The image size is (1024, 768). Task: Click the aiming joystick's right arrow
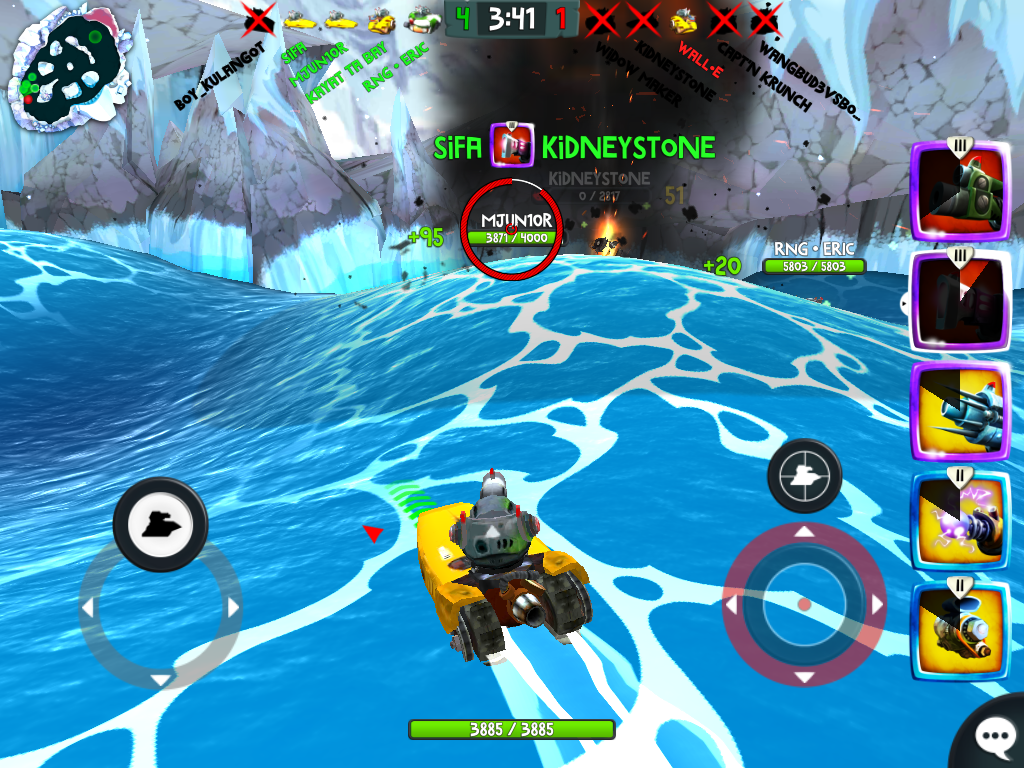877,604
